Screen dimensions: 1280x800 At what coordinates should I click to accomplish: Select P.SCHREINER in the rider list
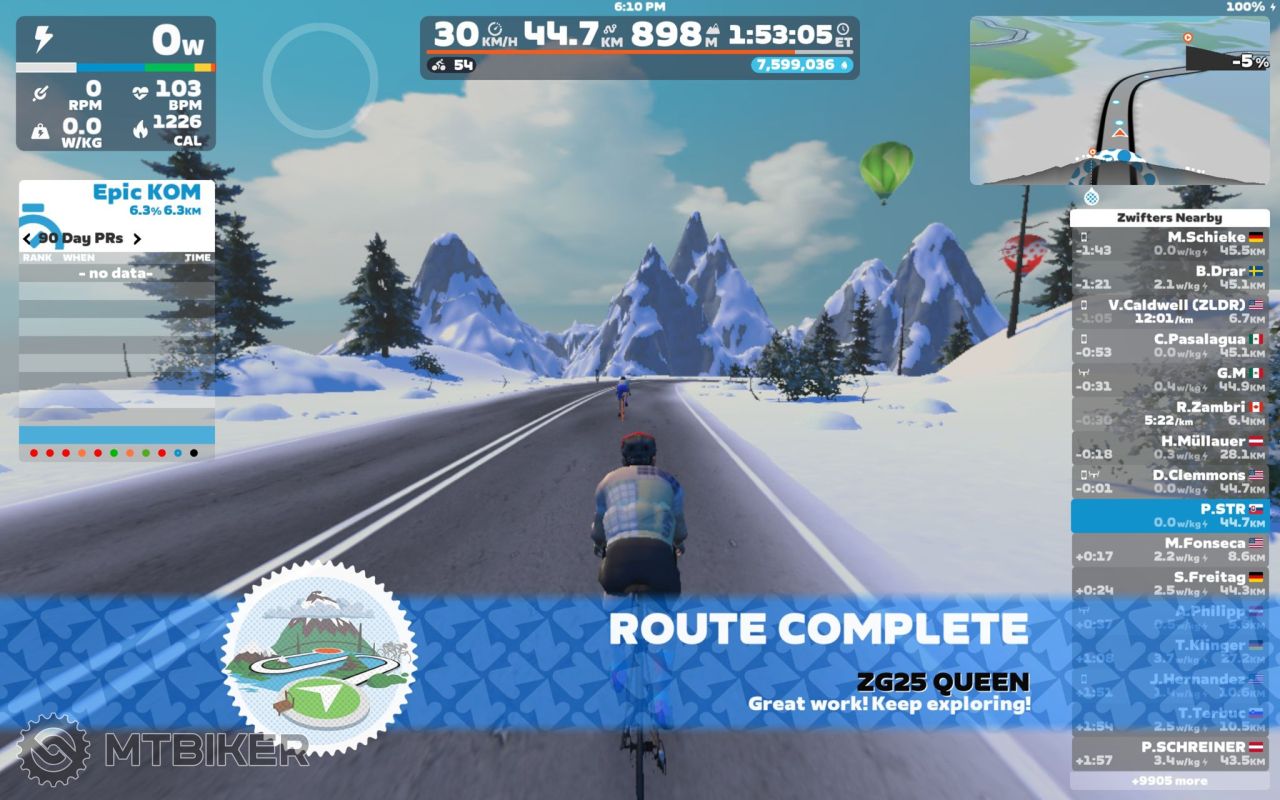pyautogui.click(x=1170, y=752)
